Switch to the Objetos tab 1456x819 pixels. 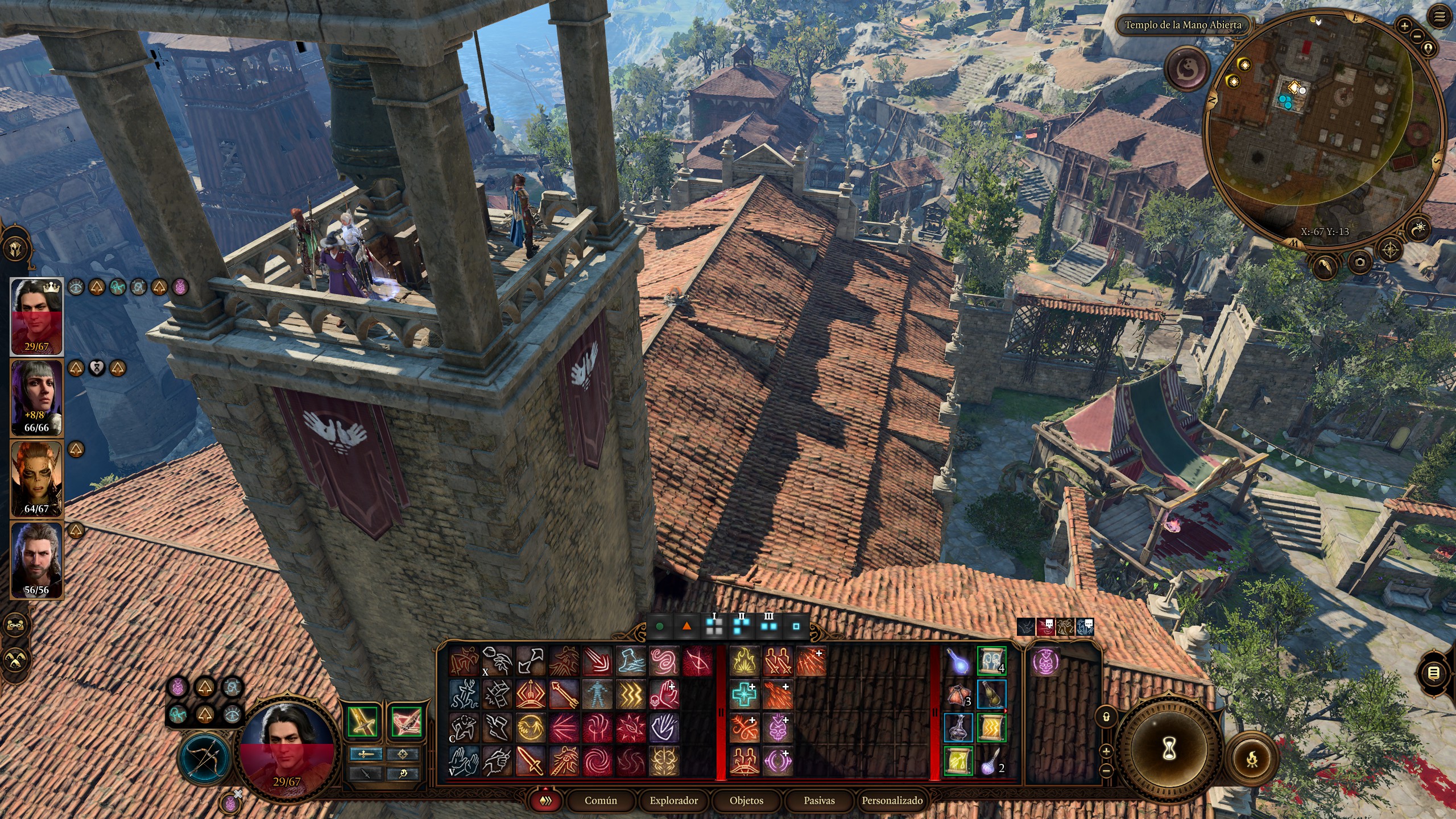point(746,801)
